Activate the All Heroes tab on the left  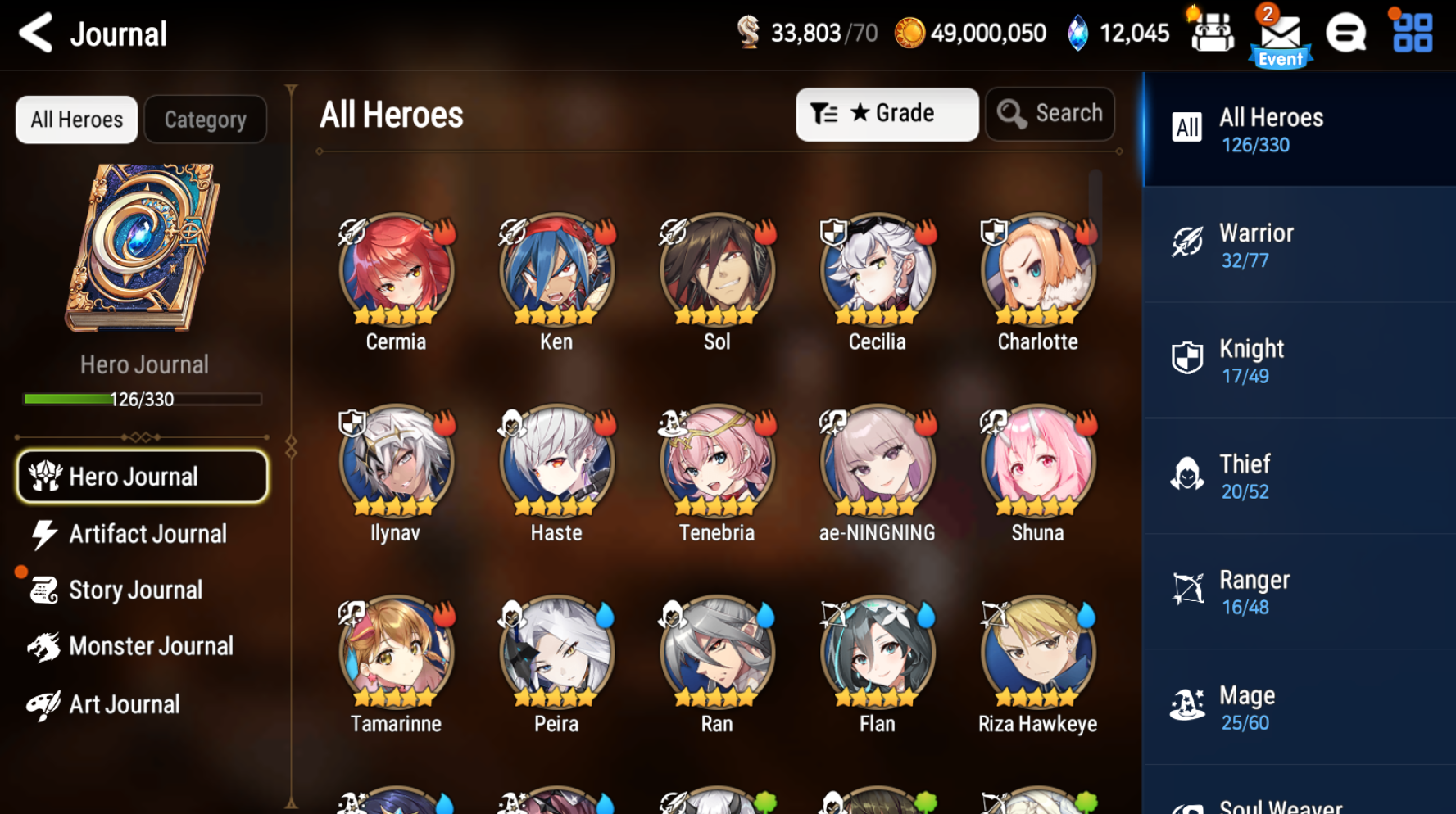[75, 120]
